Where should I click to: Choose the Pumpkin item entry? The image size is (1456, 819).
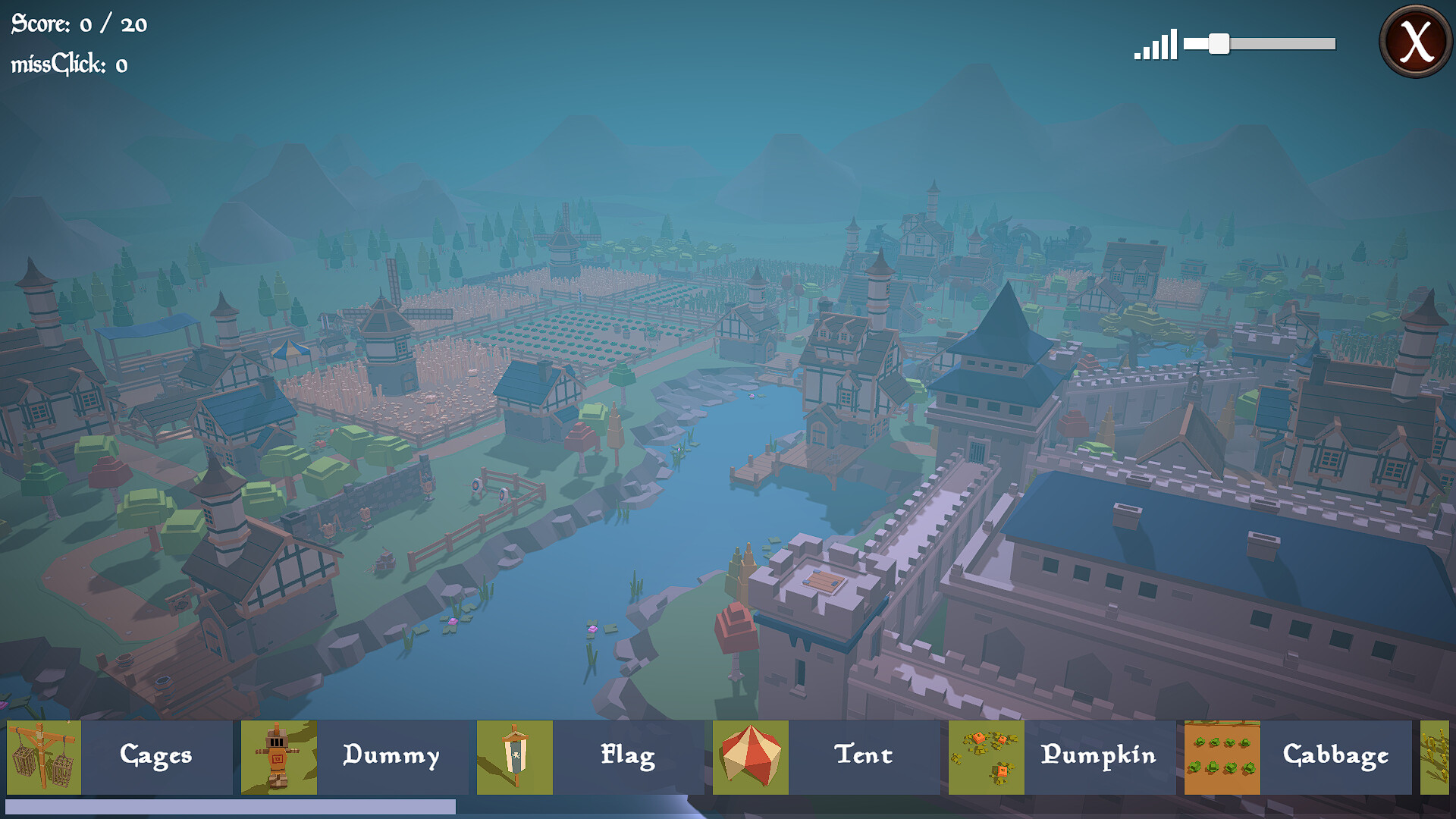pyautogui.click(x=1099, y=756)
